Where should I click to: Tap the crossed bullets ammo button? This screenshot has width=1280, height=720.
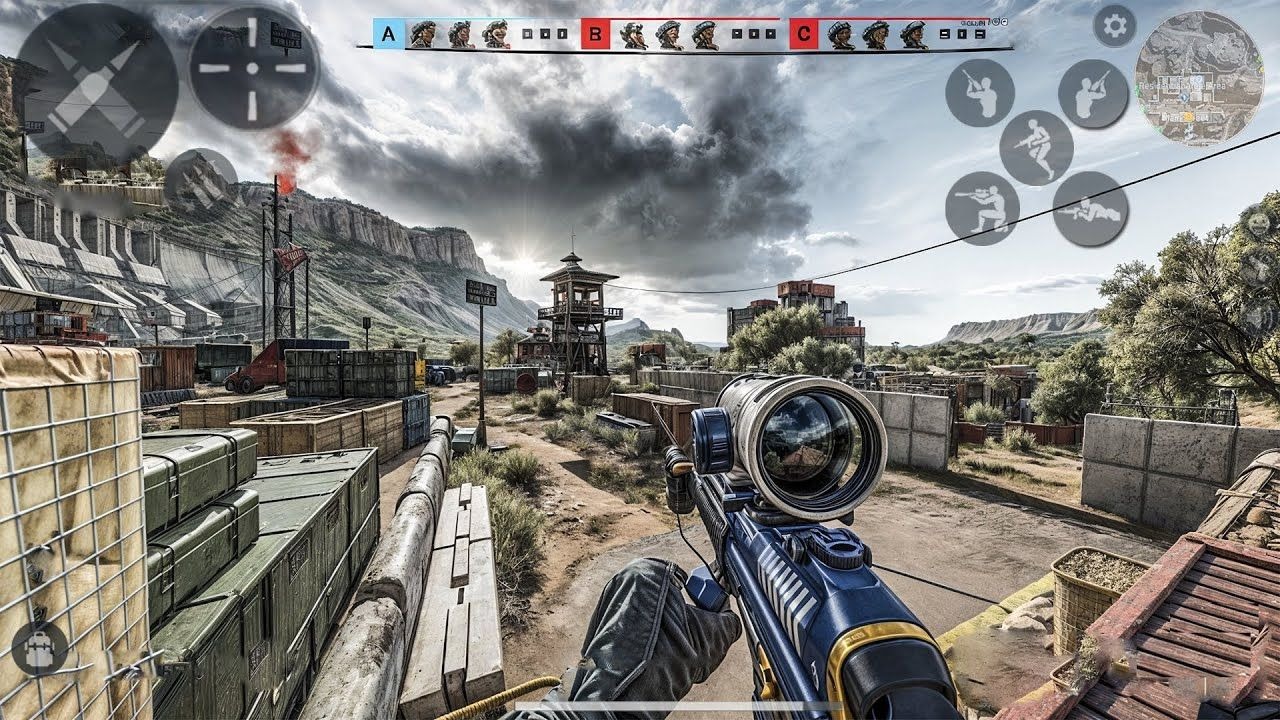tap(97, 84)
